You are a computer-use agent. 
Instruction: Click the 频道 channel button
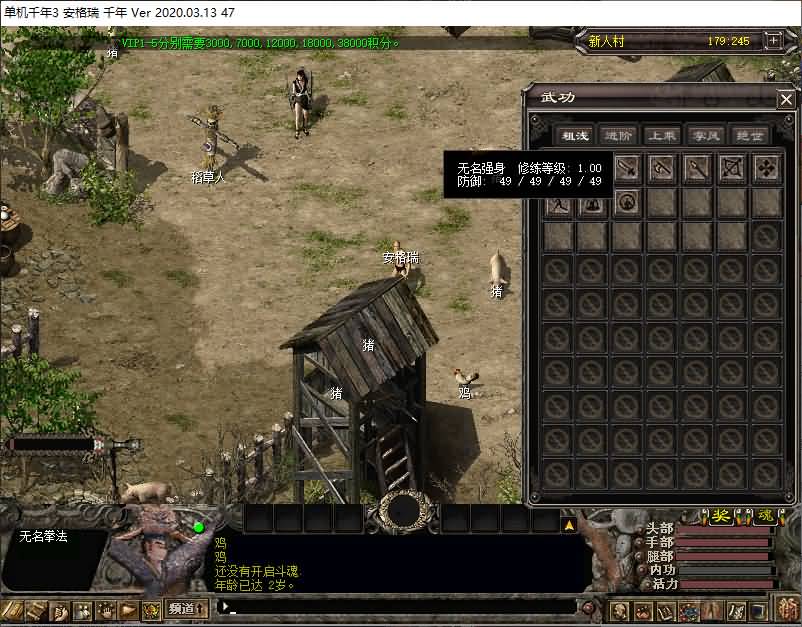[x=186, y=607]
